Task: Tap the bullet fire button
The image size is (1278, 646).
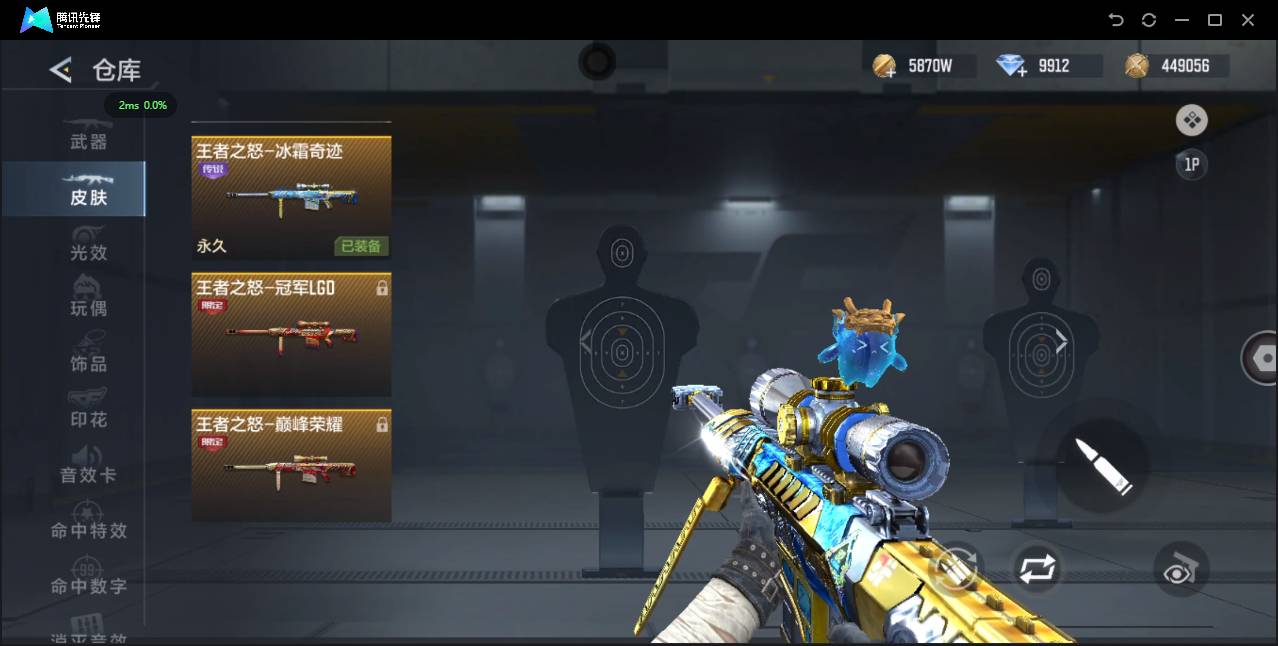Action: pyautogui.click(x=1102, y=466)
